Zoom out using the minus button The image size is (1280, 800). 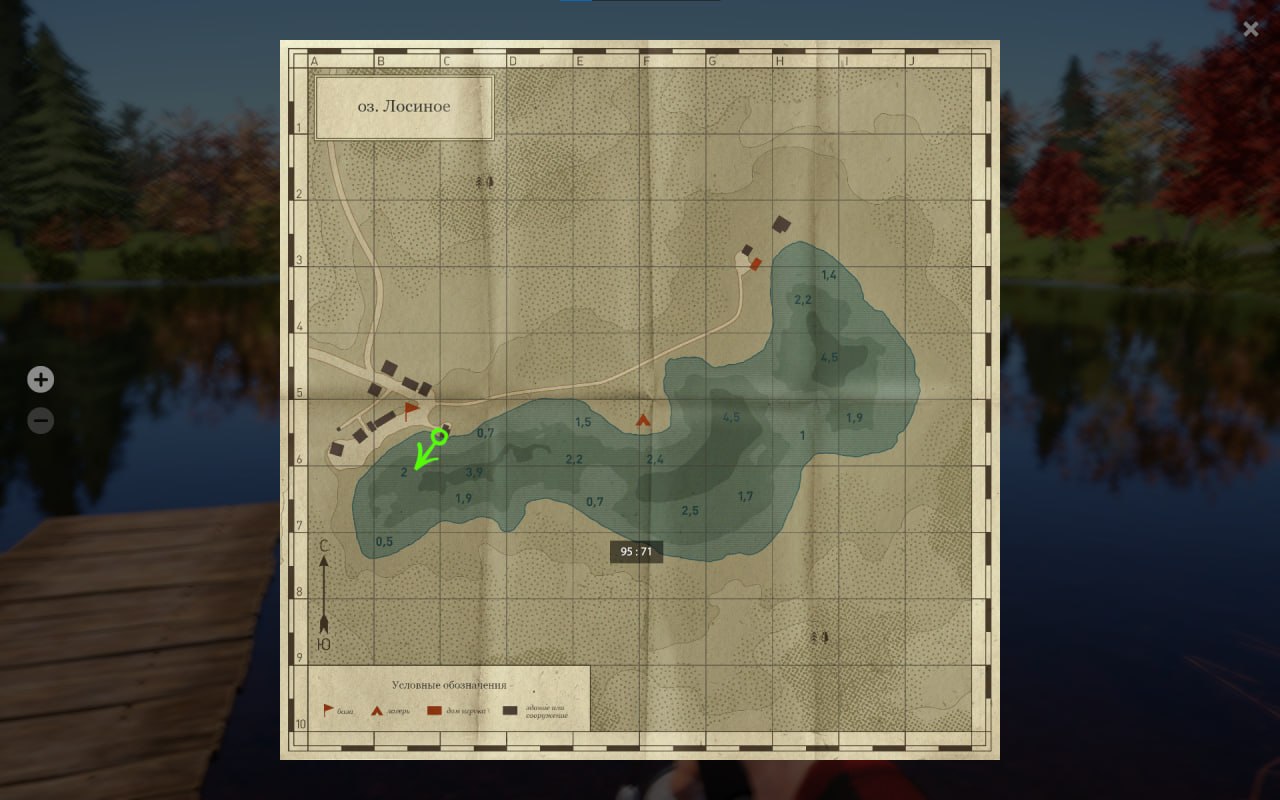tap(40, 420)
